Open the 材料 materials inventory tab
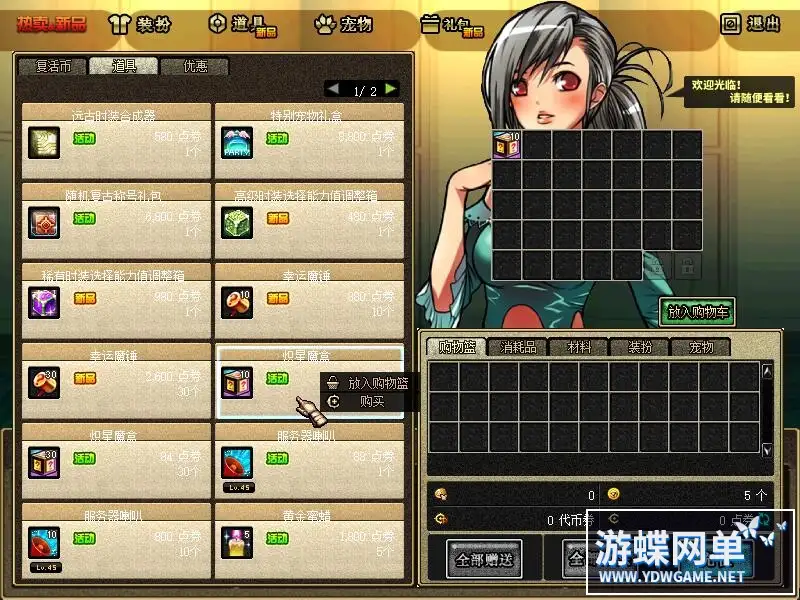Image resolution: width=800 pixels, height=600 pixels. (x=579, y=348)
